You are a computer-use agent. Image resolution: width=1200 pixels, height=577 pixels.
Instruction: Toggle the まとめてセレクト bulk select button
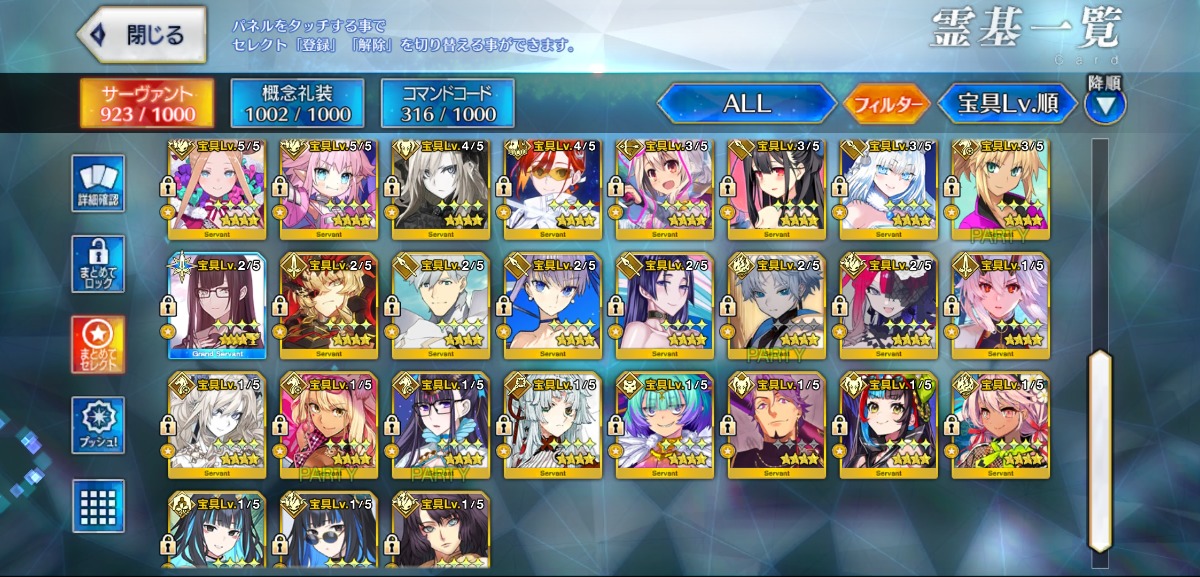(x=98, y=345)
